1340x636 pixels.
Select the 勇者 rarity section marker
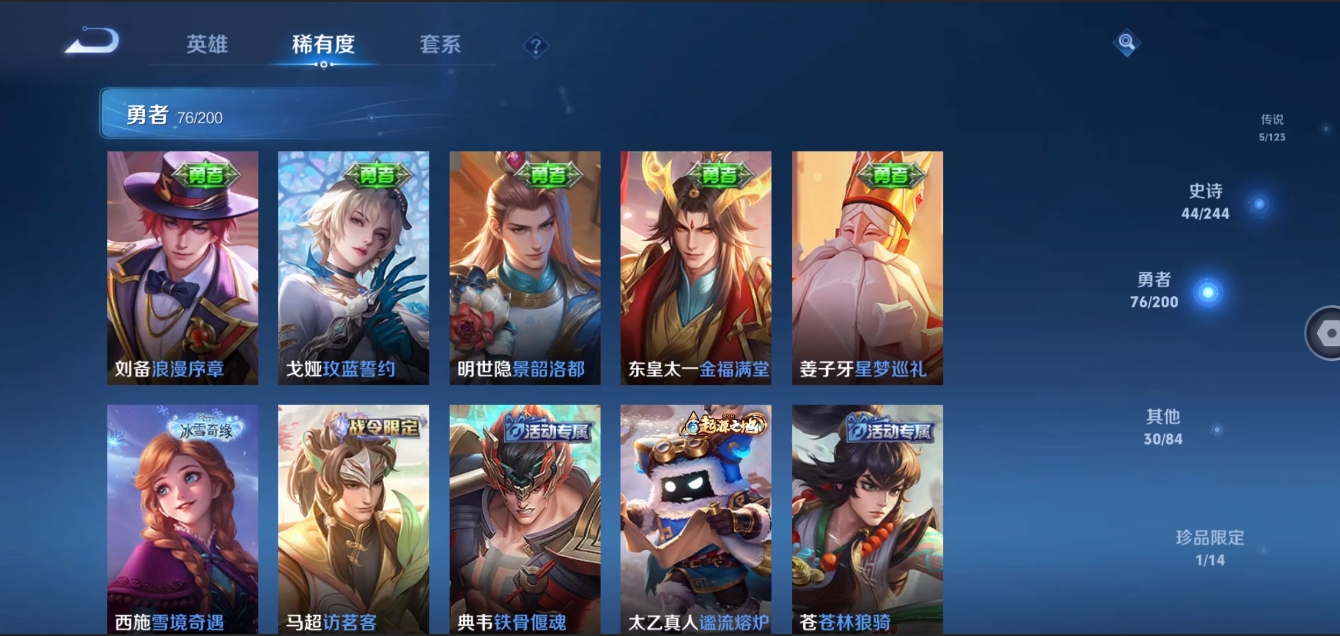(1208, 292)
